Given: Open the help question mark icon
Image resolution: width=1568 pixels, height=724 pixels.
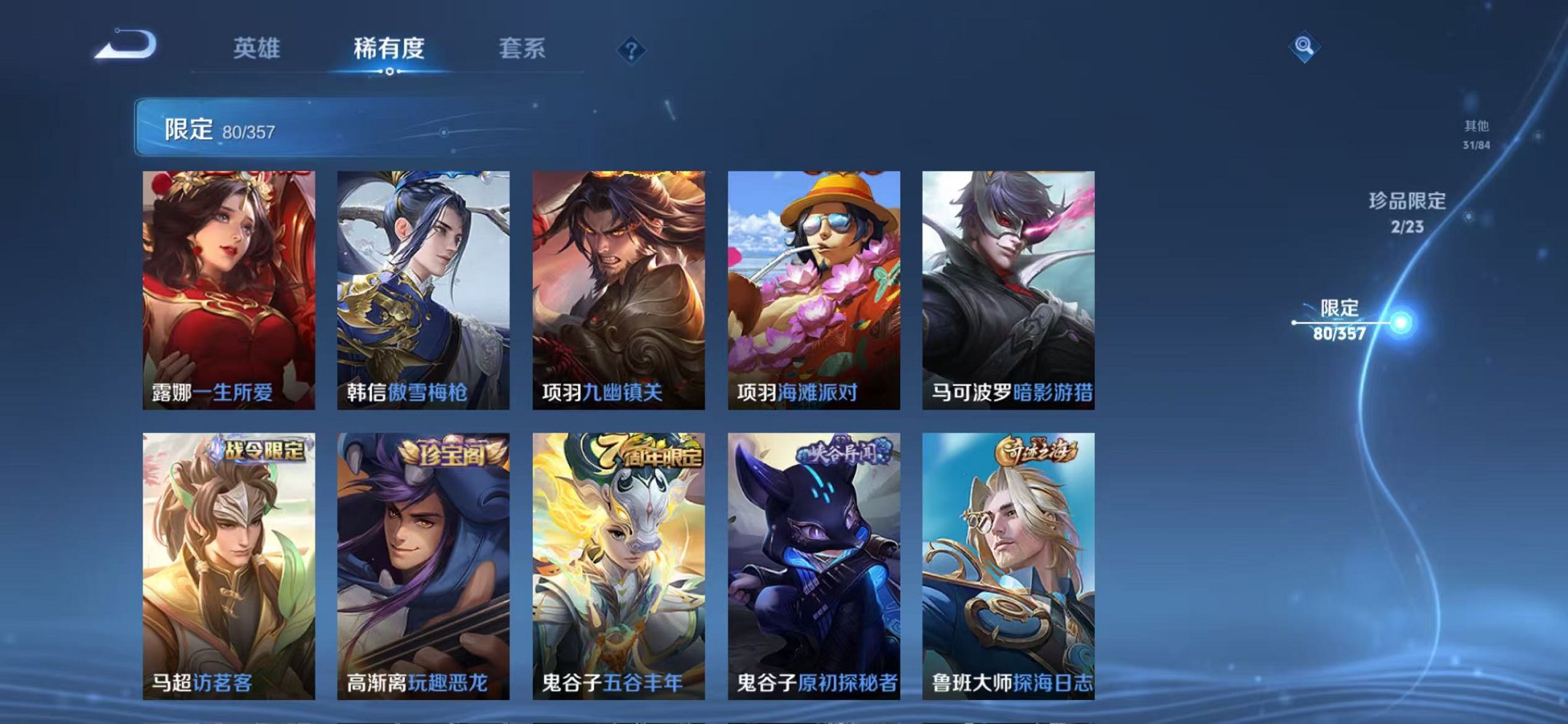Looking at the screenshot, I should [x=631, y=49].
